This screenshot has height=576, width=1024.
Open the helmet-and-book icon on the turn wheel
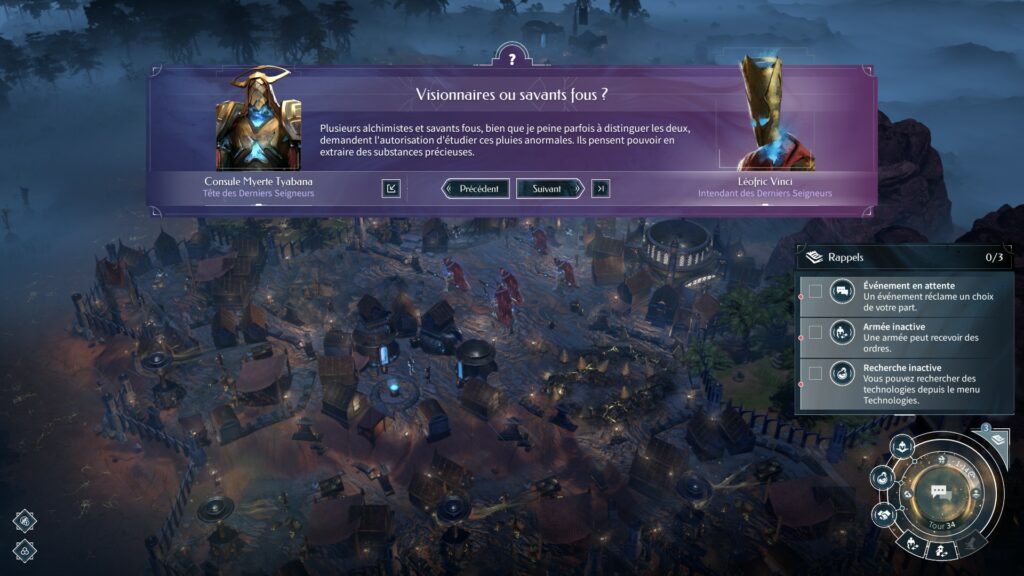coord(900,447)
